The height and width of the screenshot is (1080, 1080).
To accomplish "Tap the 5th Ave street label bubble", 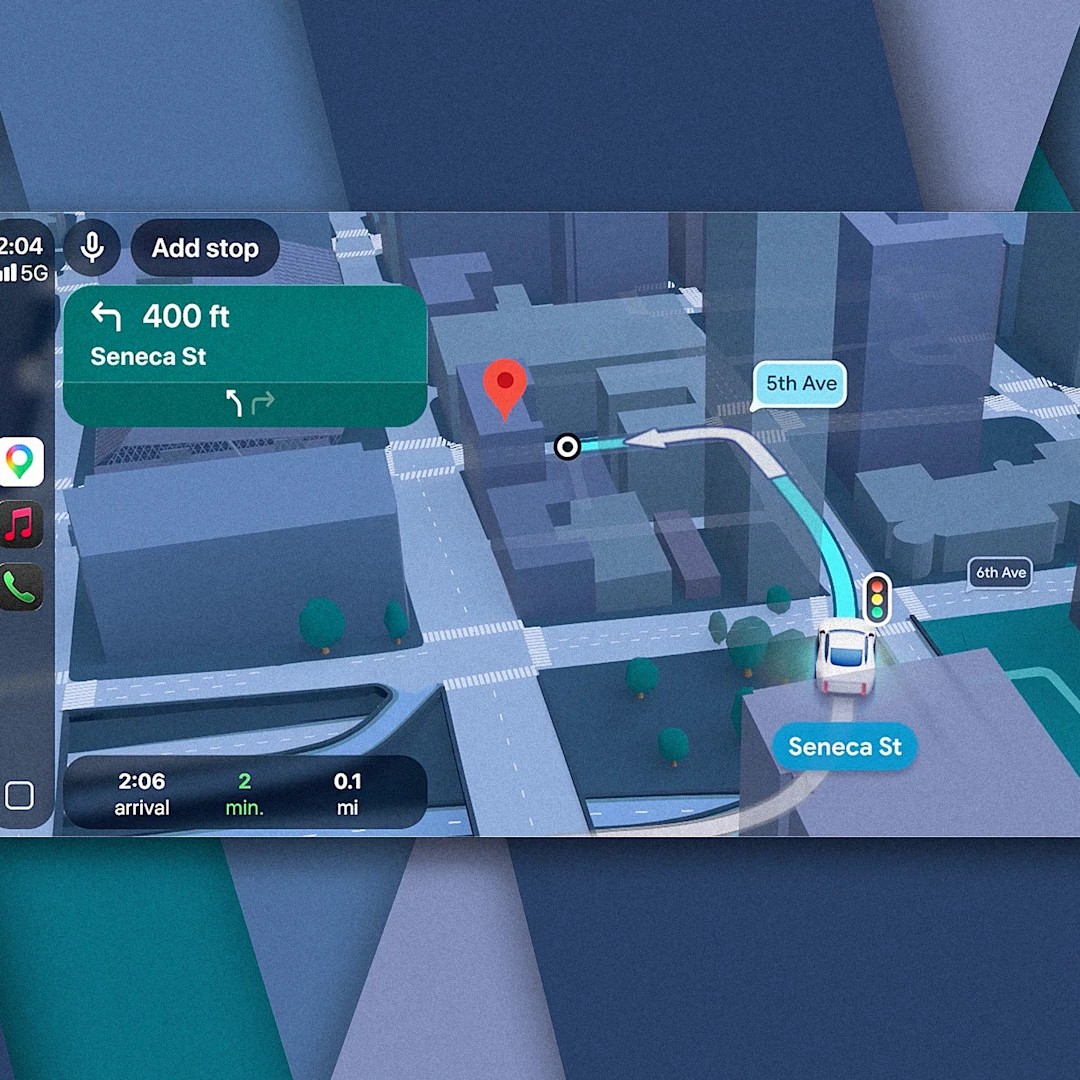I will point(801,384).
